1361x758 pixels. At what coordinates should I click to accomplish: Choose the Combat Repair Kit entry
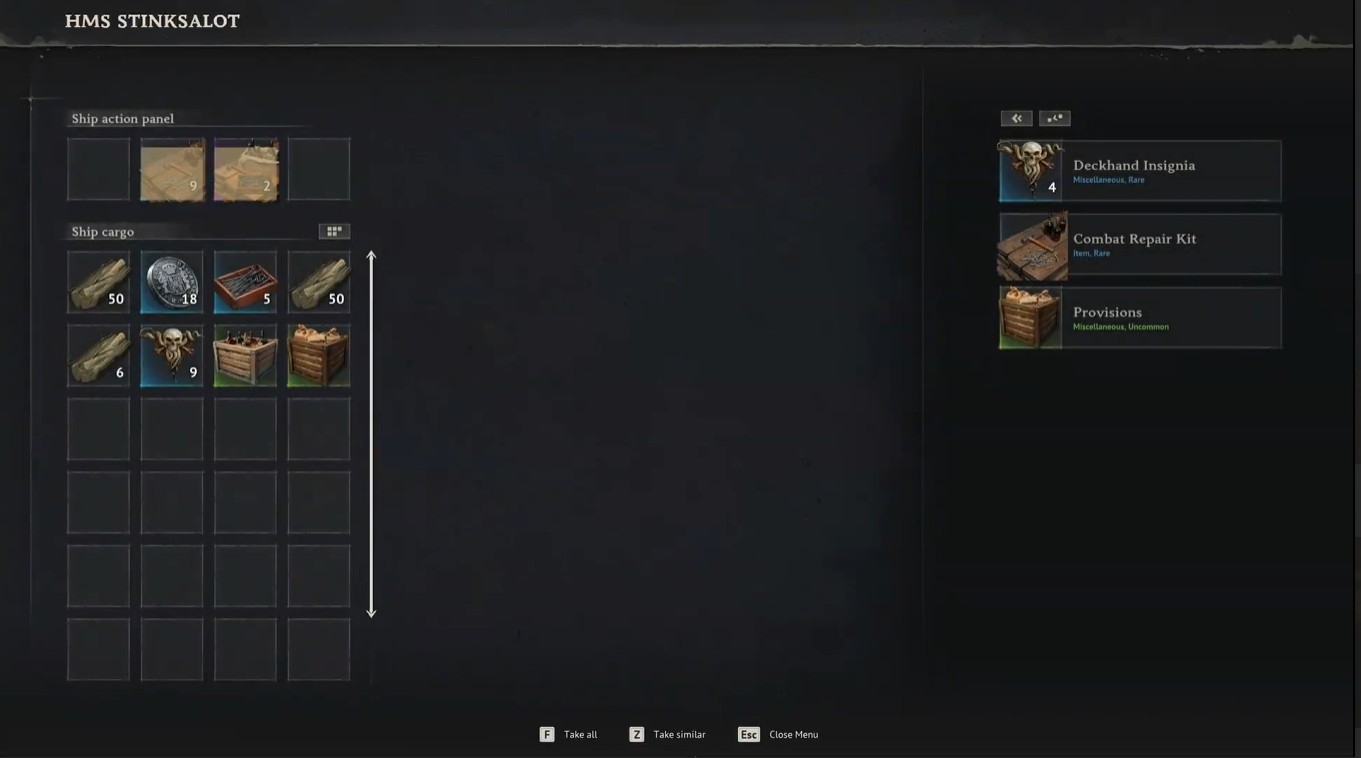point(1140,244)
